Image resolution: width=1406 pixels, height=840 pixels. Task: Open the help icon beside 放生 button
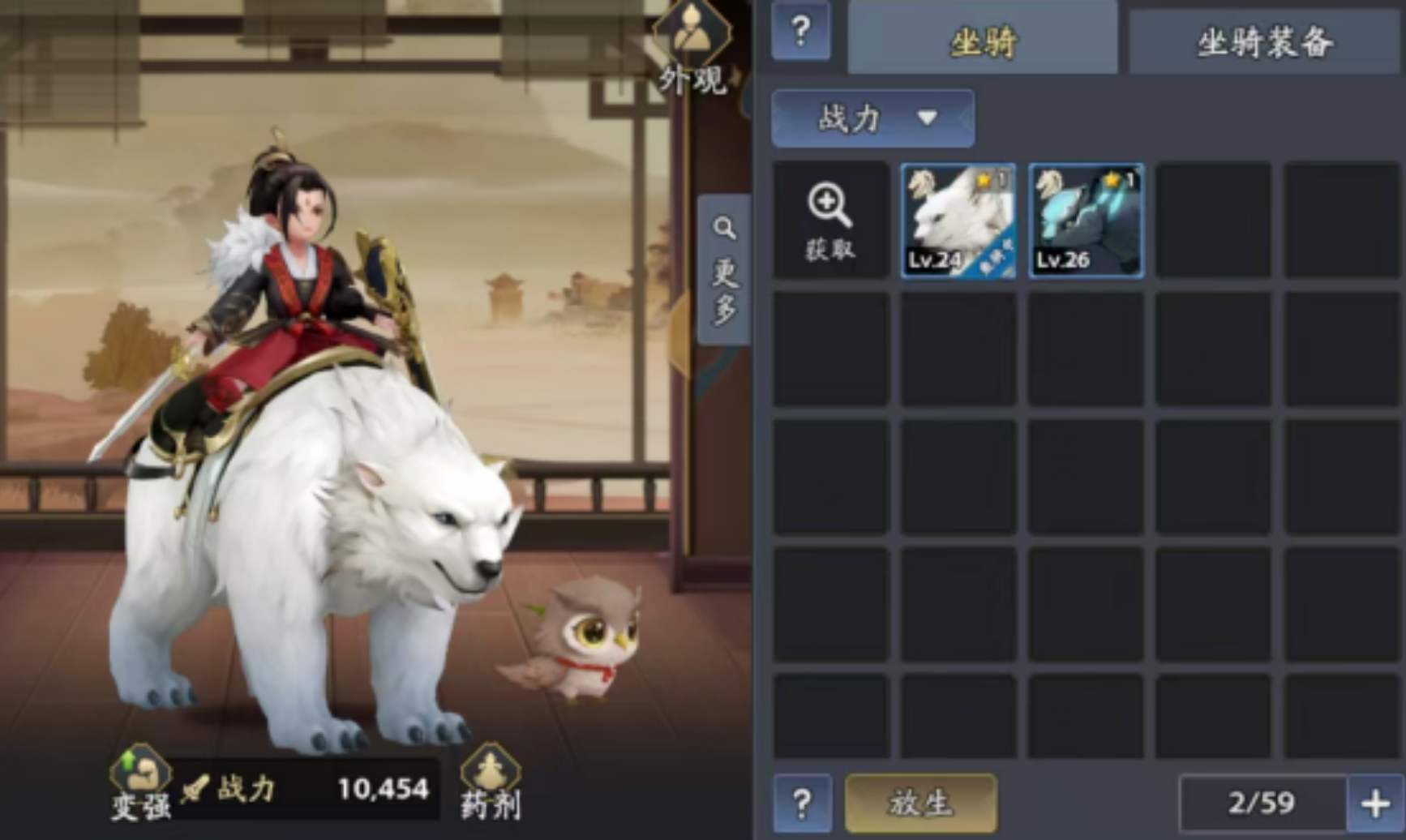pyautogui.click(x=801, y=804)
